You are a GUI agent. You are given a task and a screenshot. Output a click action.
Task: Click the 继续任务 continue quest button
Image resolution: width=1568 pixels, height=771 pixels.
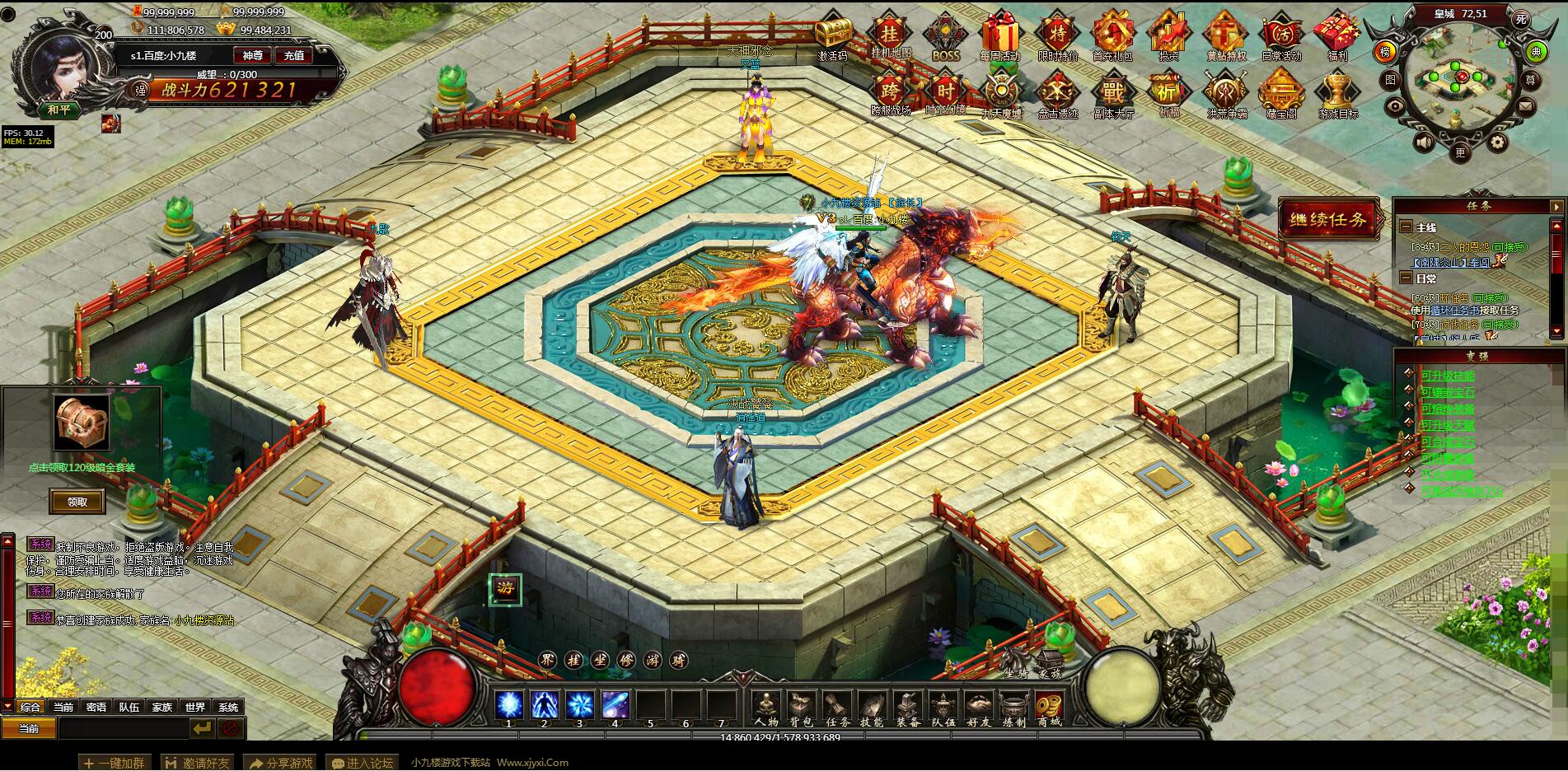click(1328, 220)
